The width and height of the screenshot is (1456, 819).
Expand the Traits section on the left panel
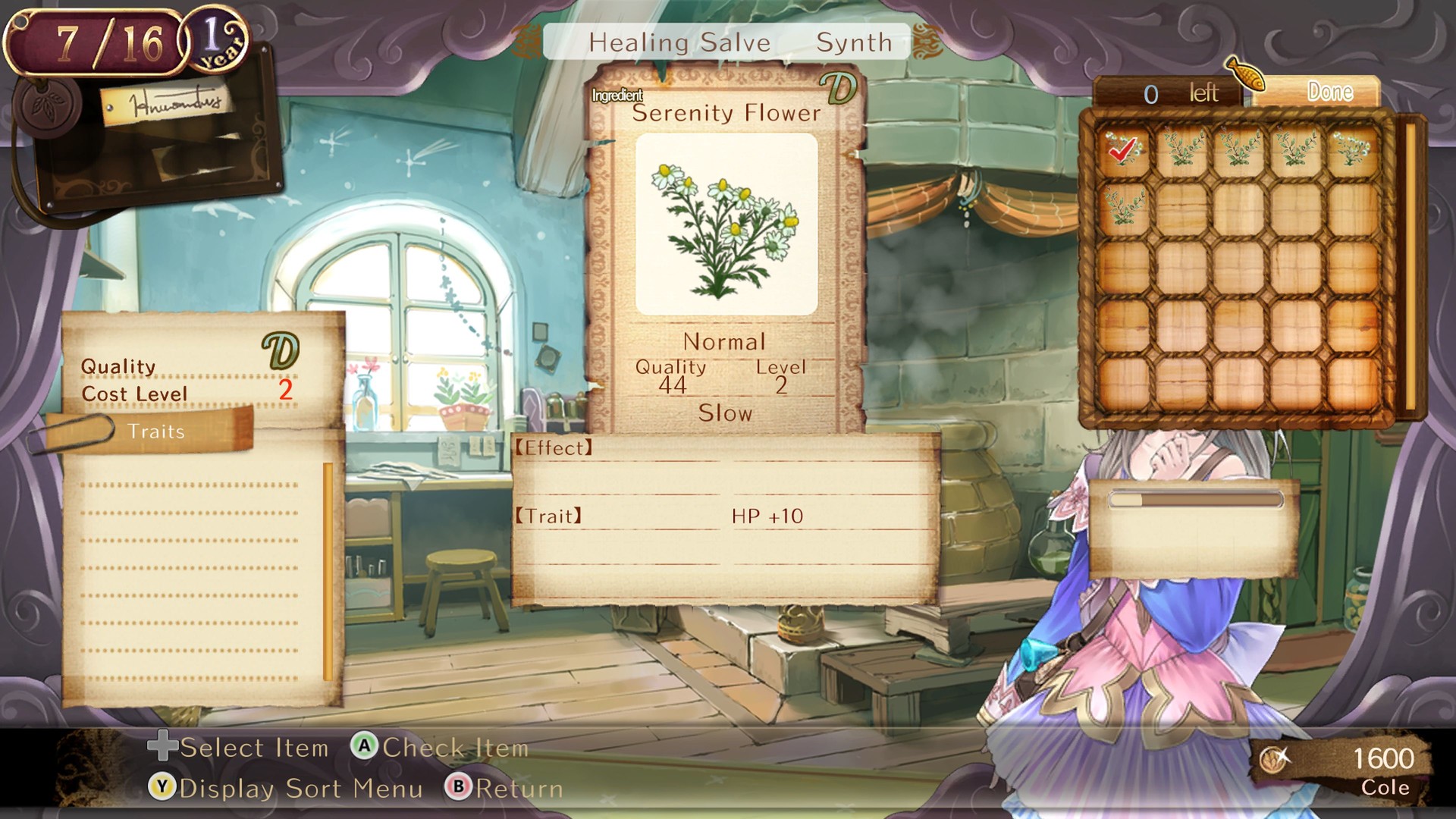coord(157,431)
